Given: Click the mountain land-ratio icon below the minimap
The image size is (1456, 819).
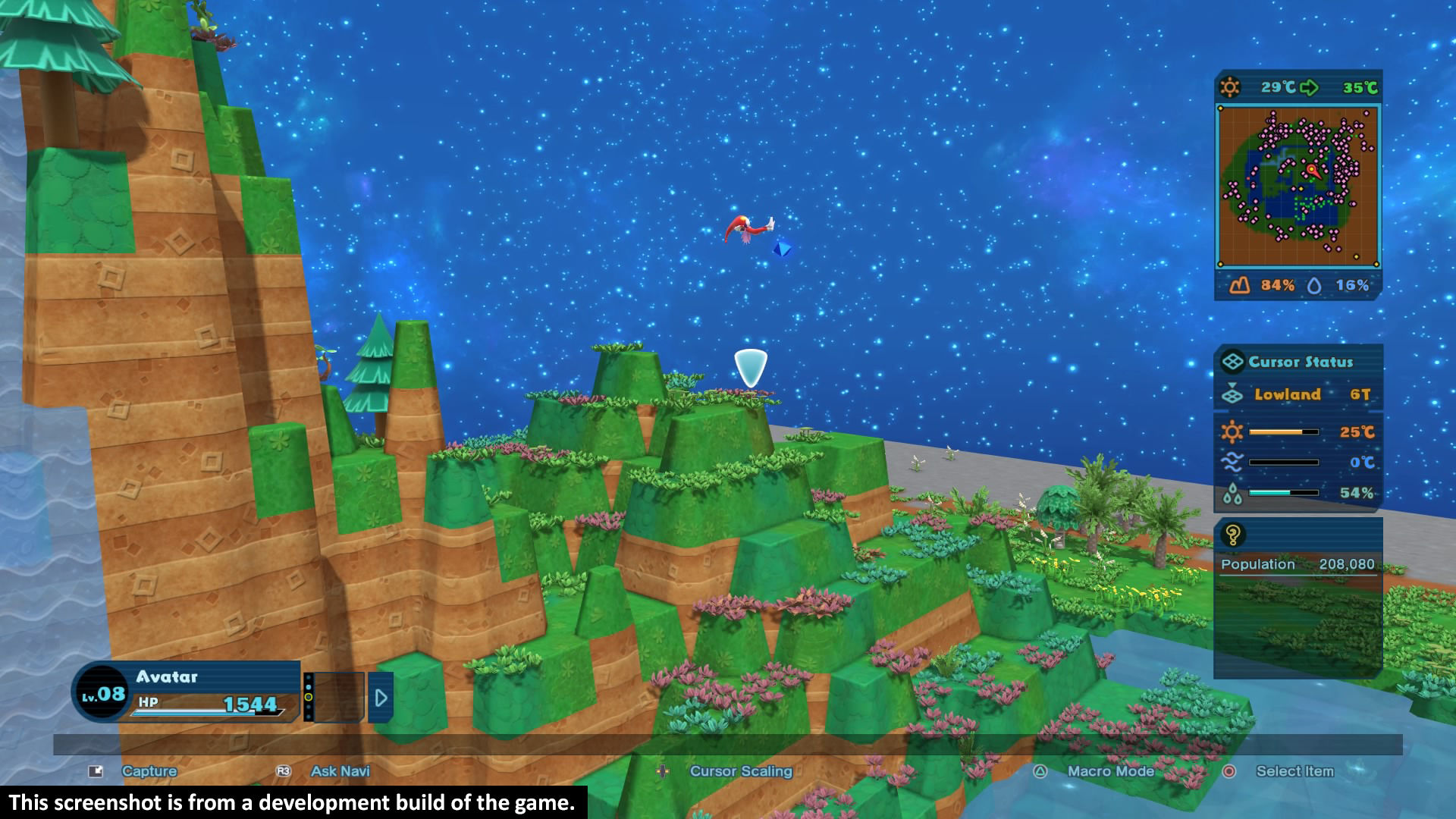Looking at the screenshot, I should tap(1239, 284).
